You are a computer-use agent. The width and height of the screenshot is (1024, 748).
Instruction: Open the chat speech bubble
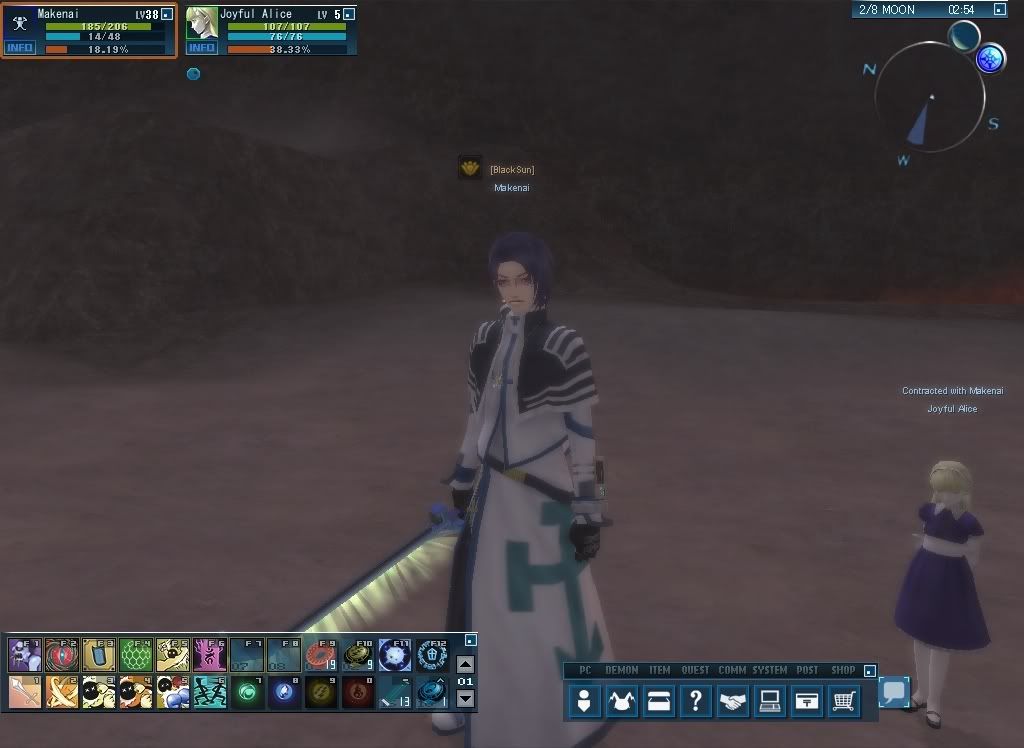pos(894,691)
